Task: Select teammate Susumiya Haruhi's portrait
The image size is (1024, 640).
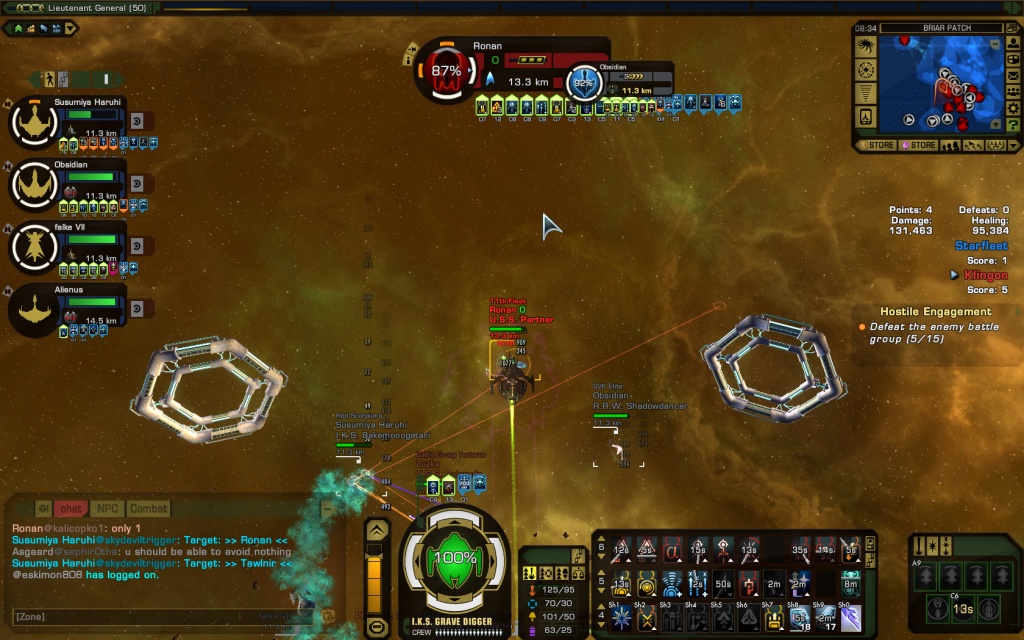Action: pos(39,123)
